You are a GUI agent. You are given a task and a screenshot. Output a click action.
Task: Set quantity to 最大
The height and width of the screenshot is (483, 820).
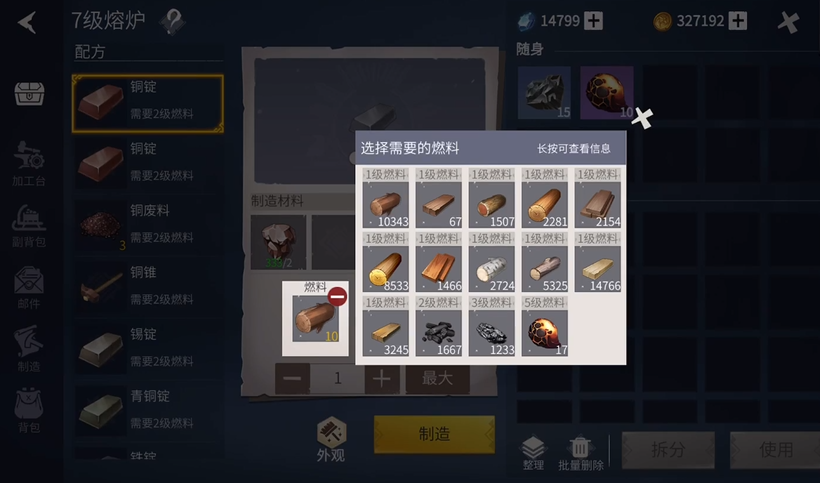tap(437, 378)
